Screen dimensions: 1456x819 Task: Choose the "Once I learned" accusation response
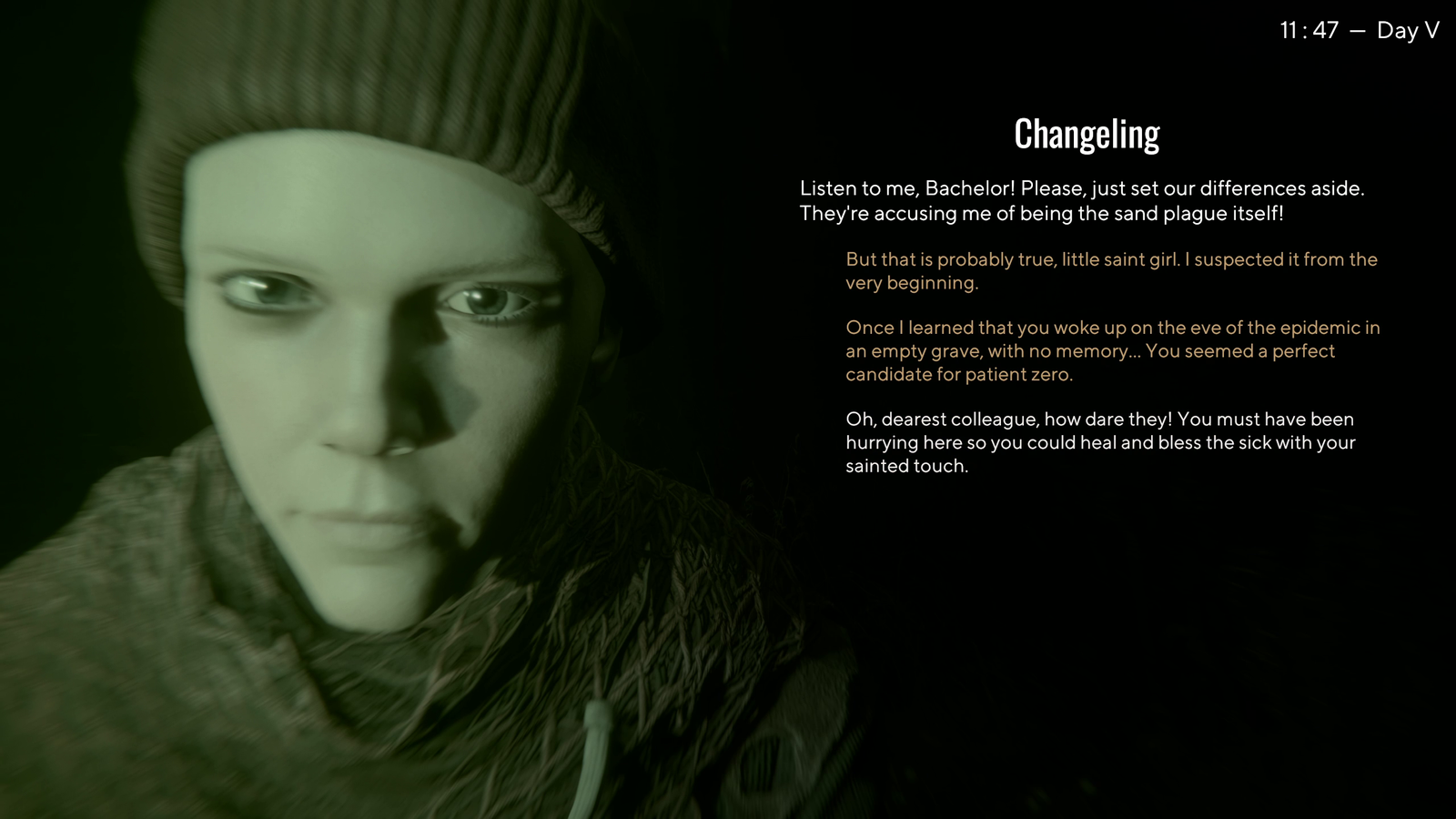coord(1110,350)
